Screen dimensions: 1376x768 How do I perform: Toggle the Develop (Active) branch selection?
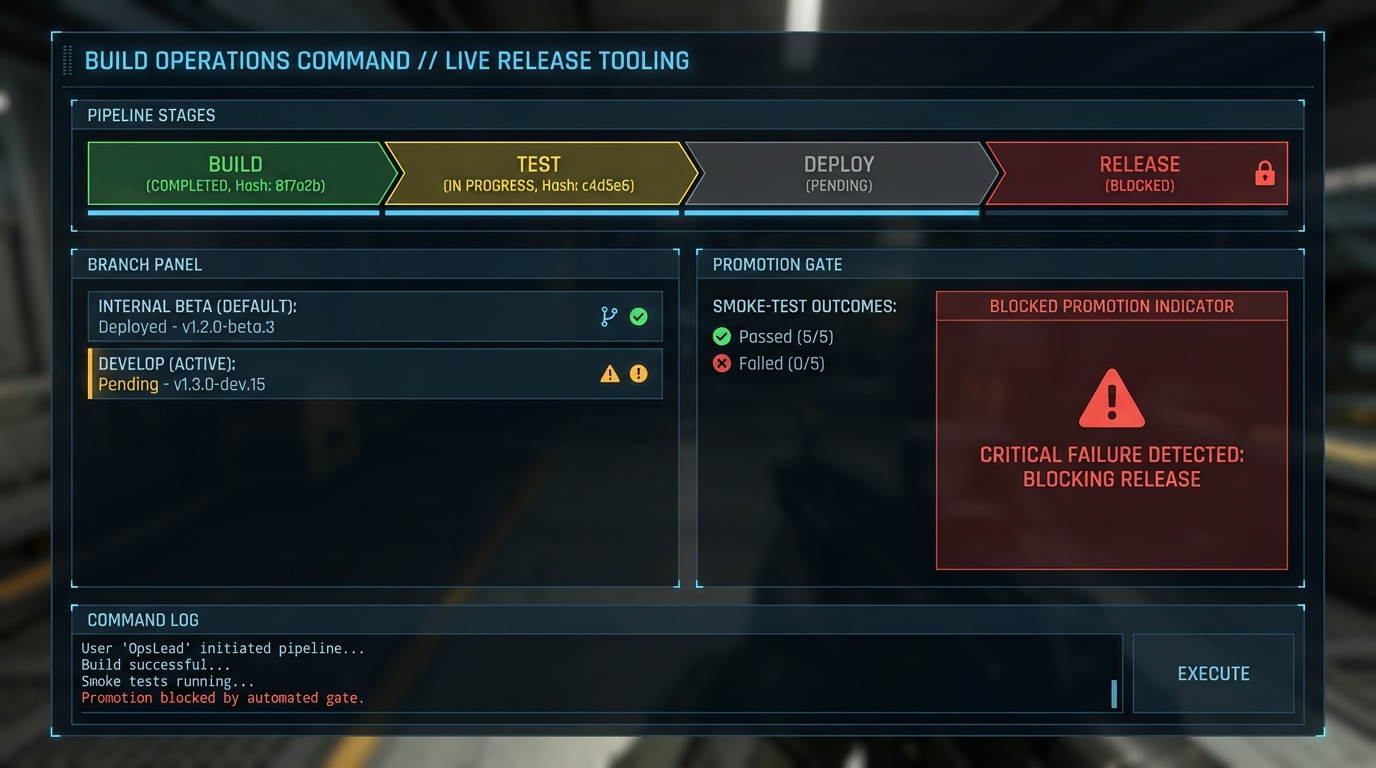[x=375, y=372]
